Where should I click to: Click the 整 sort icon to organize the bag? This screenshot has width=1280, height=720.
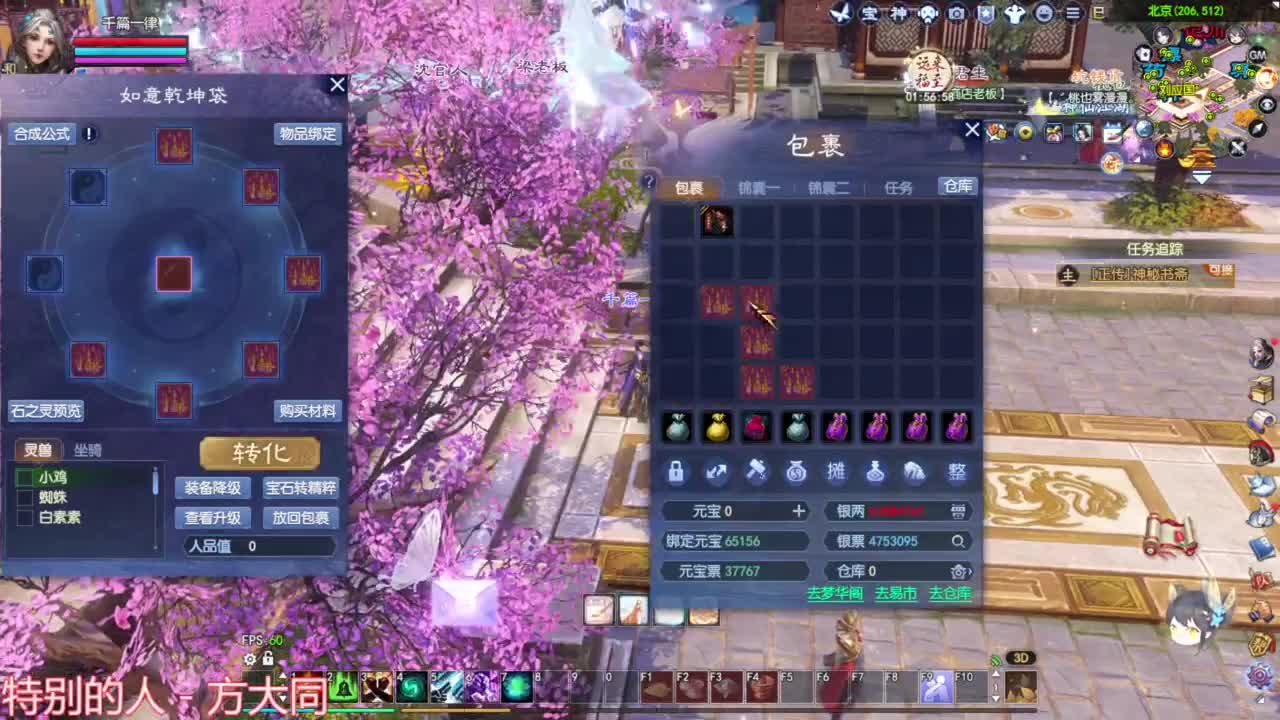click(x=957, y=473)
